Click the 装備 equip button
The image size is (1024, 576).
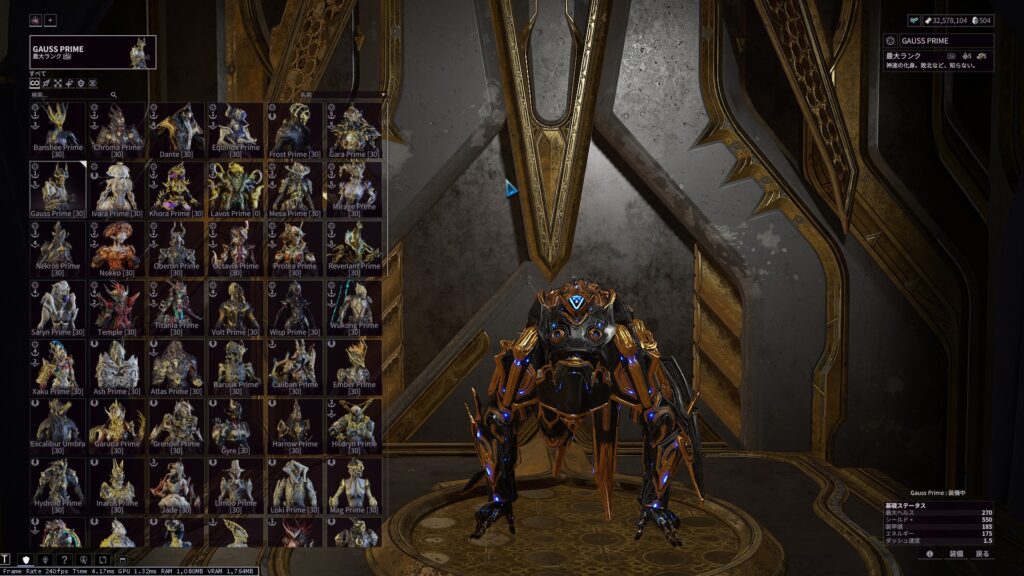coord(956,553)
